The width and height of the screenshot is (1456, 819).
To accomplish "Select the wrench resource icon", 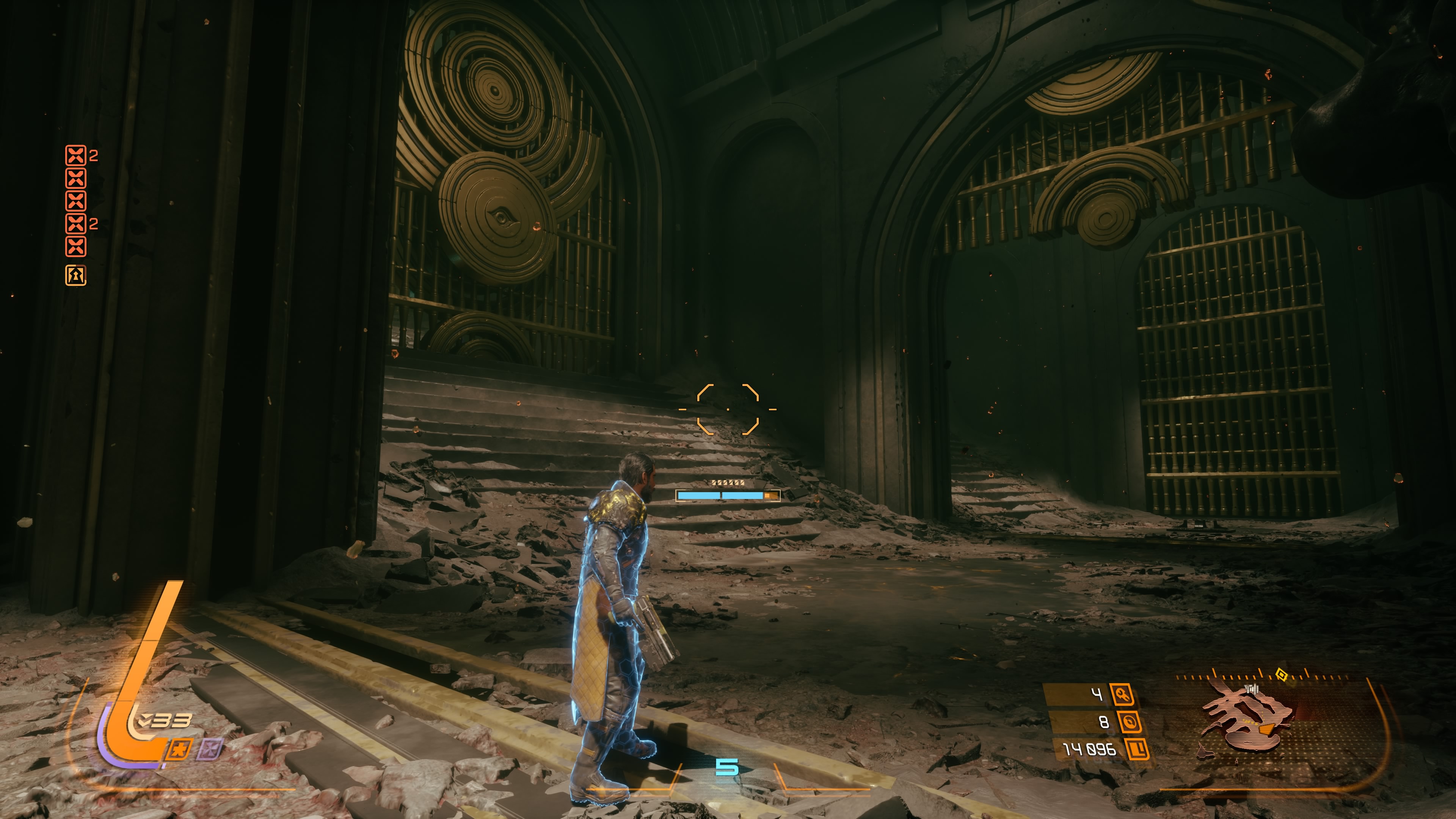I will click(1122, 694).
